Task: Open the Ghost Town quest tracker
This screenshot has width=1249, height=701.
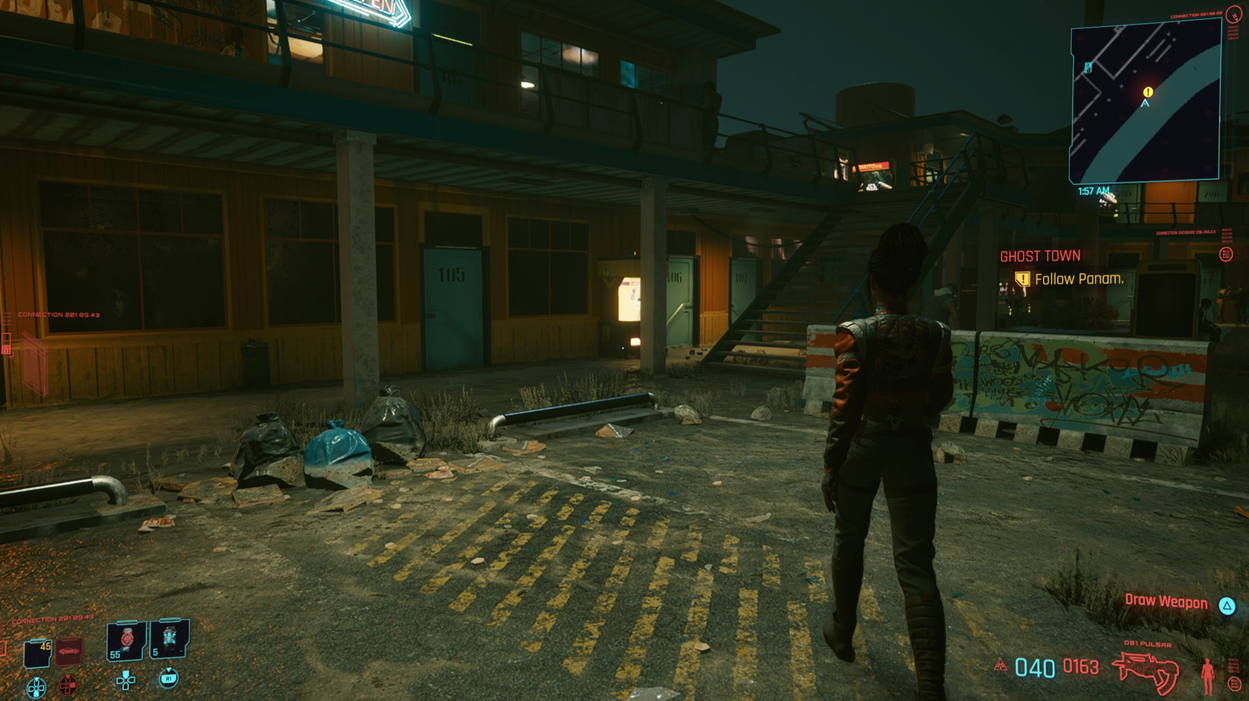Action: pyautogui.click(x=1040, y=257)
